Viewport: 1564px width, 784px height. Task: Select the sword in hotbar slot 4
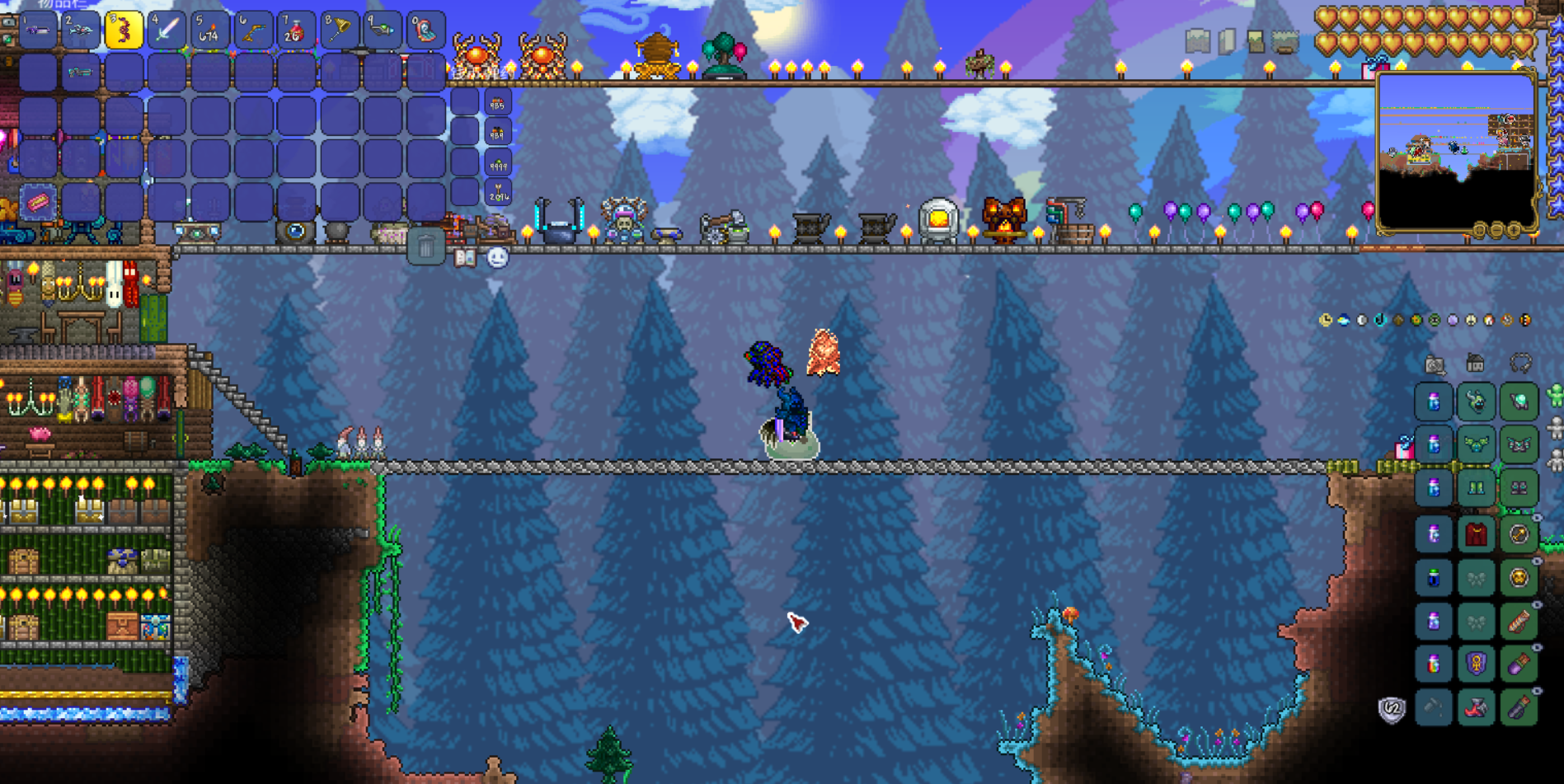click(167, 31)
